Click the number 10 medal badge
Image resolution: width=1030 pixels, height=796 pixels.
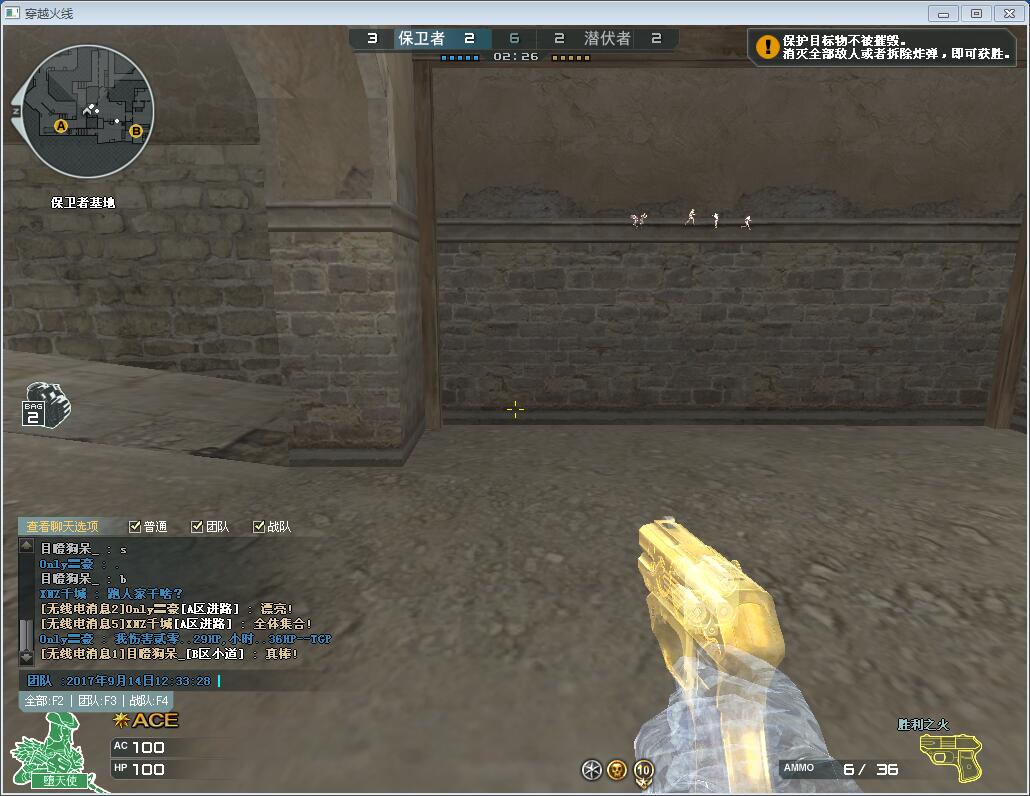pyautogui.click(x=644, y=769)
